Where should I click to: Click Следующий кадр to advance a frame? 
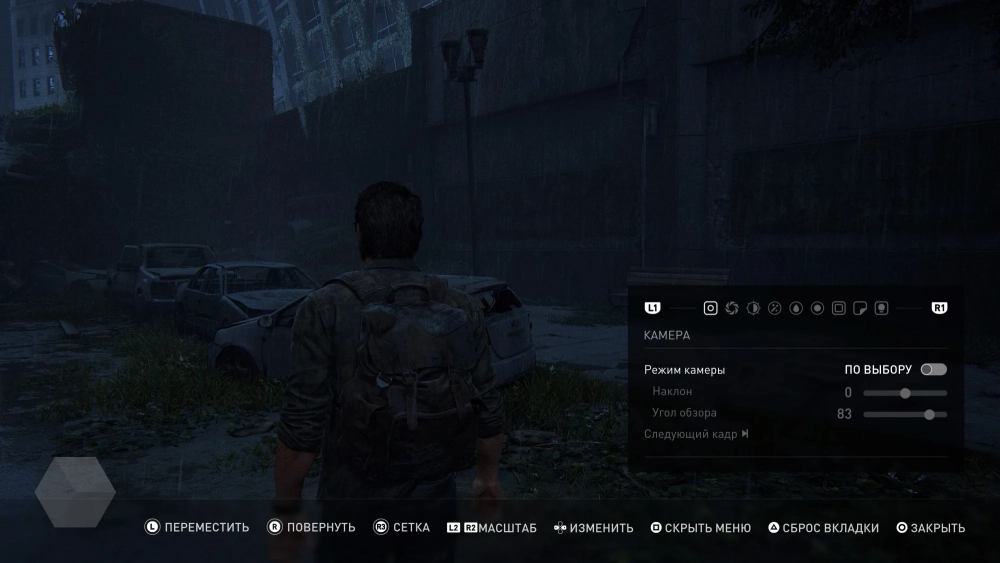point(696,434)
